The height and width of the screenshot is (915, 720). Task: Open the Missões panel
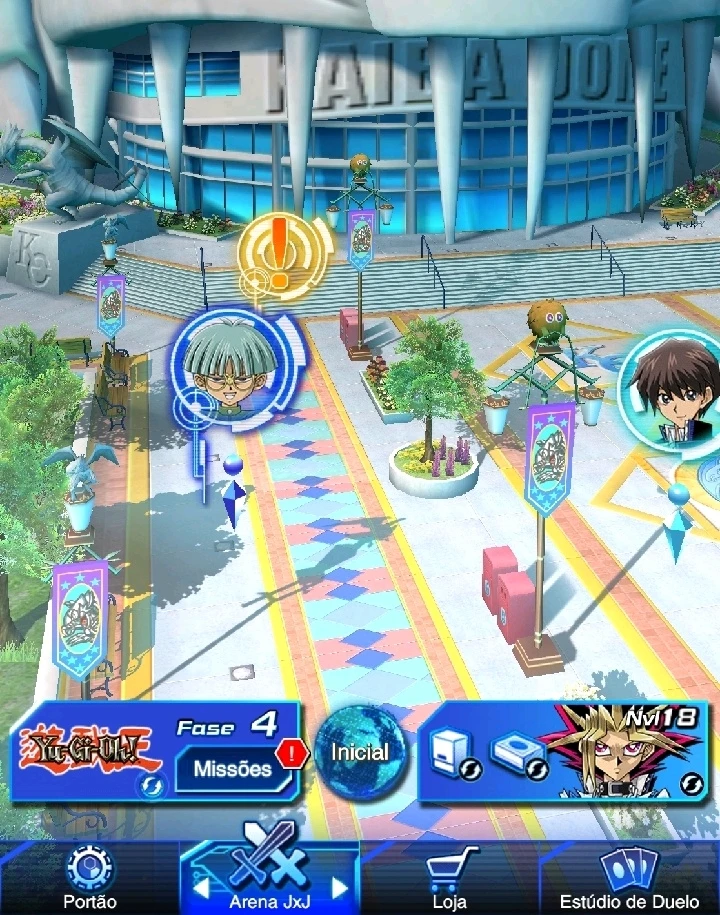(x=233, y=769)
